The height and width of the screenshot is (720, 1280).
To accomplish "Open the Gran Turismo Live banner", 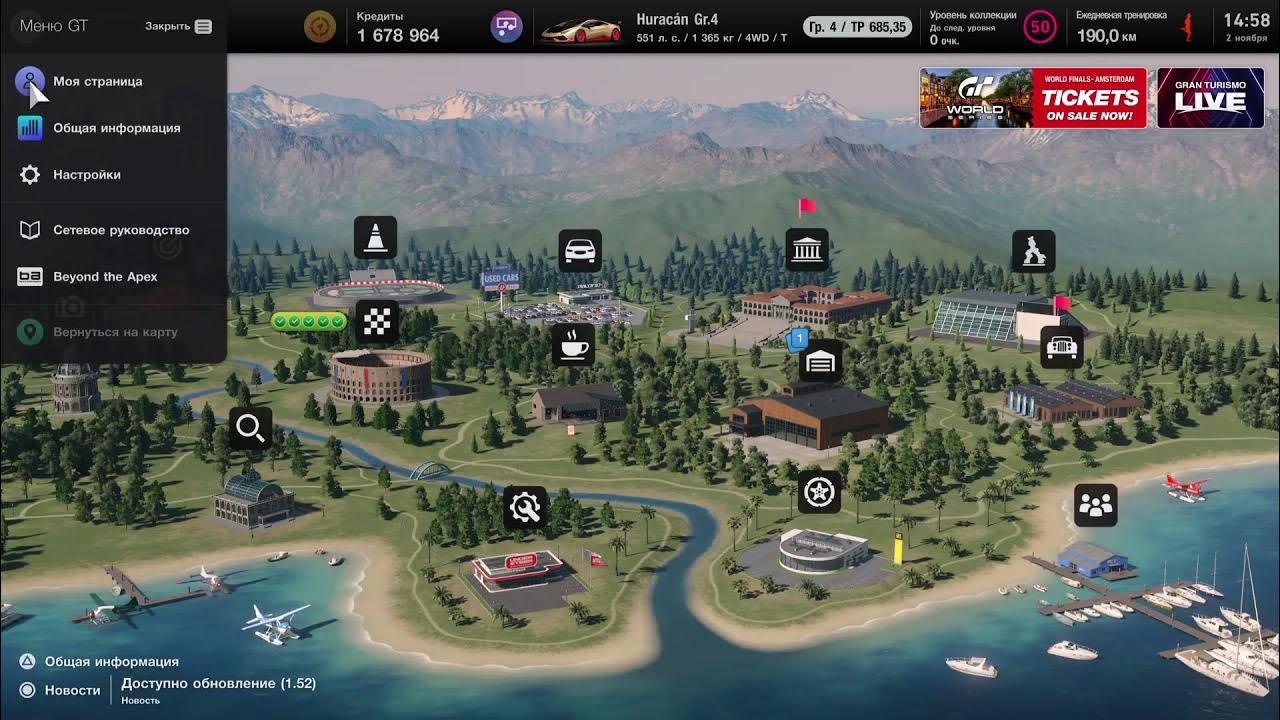I will pos(1210,98).
